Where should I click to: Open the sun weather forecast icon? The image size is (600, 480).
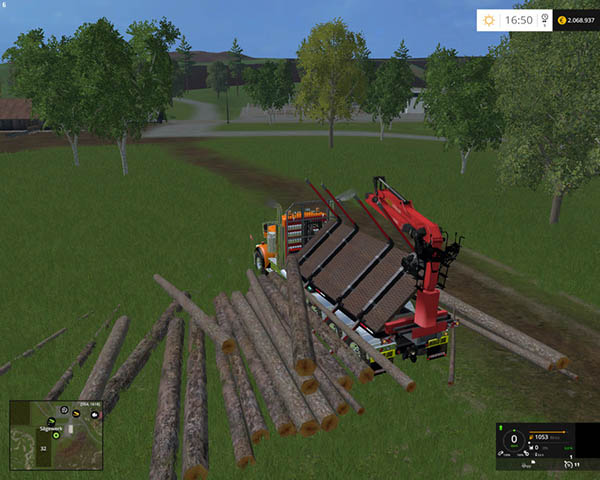489,19
